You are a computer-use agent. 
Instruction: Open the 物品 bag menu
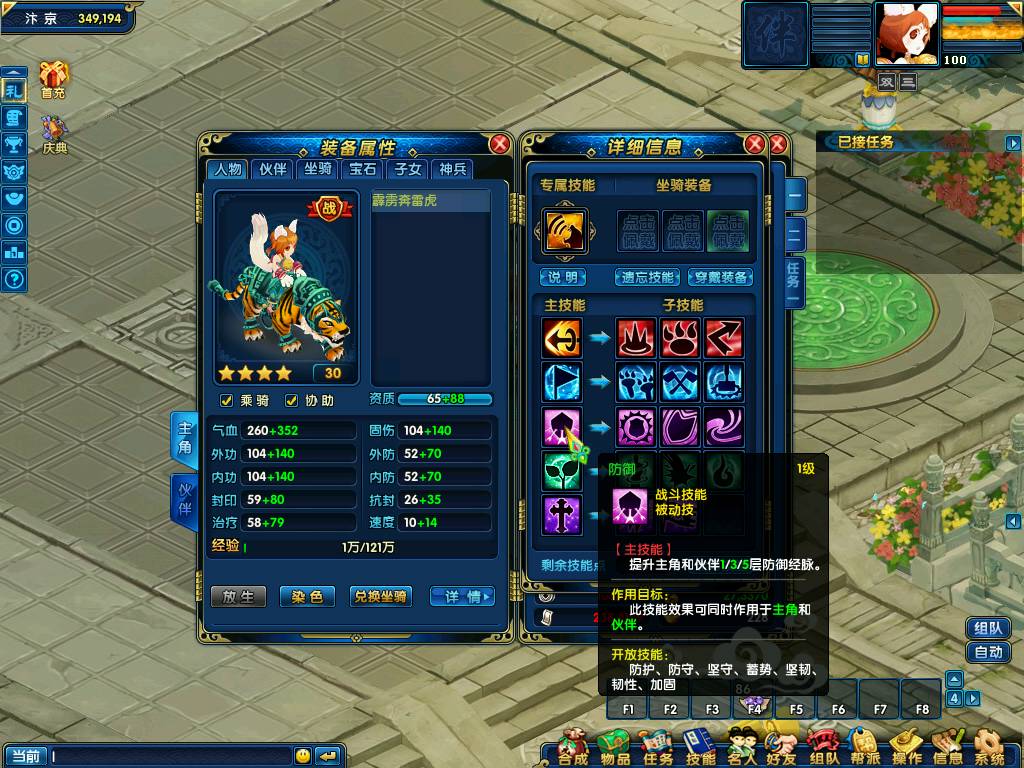(x=615, y=746)
